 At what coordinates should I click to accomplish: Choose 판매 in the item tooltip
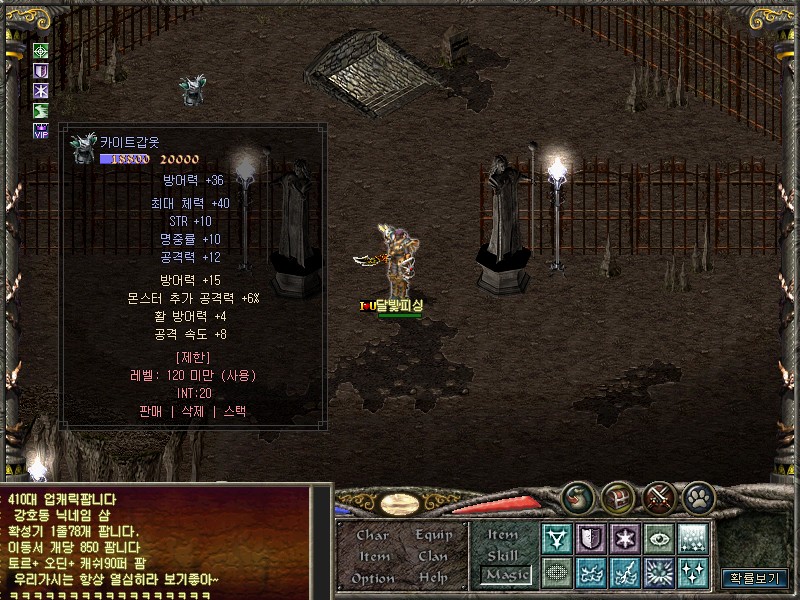click(x=150, y=411)
